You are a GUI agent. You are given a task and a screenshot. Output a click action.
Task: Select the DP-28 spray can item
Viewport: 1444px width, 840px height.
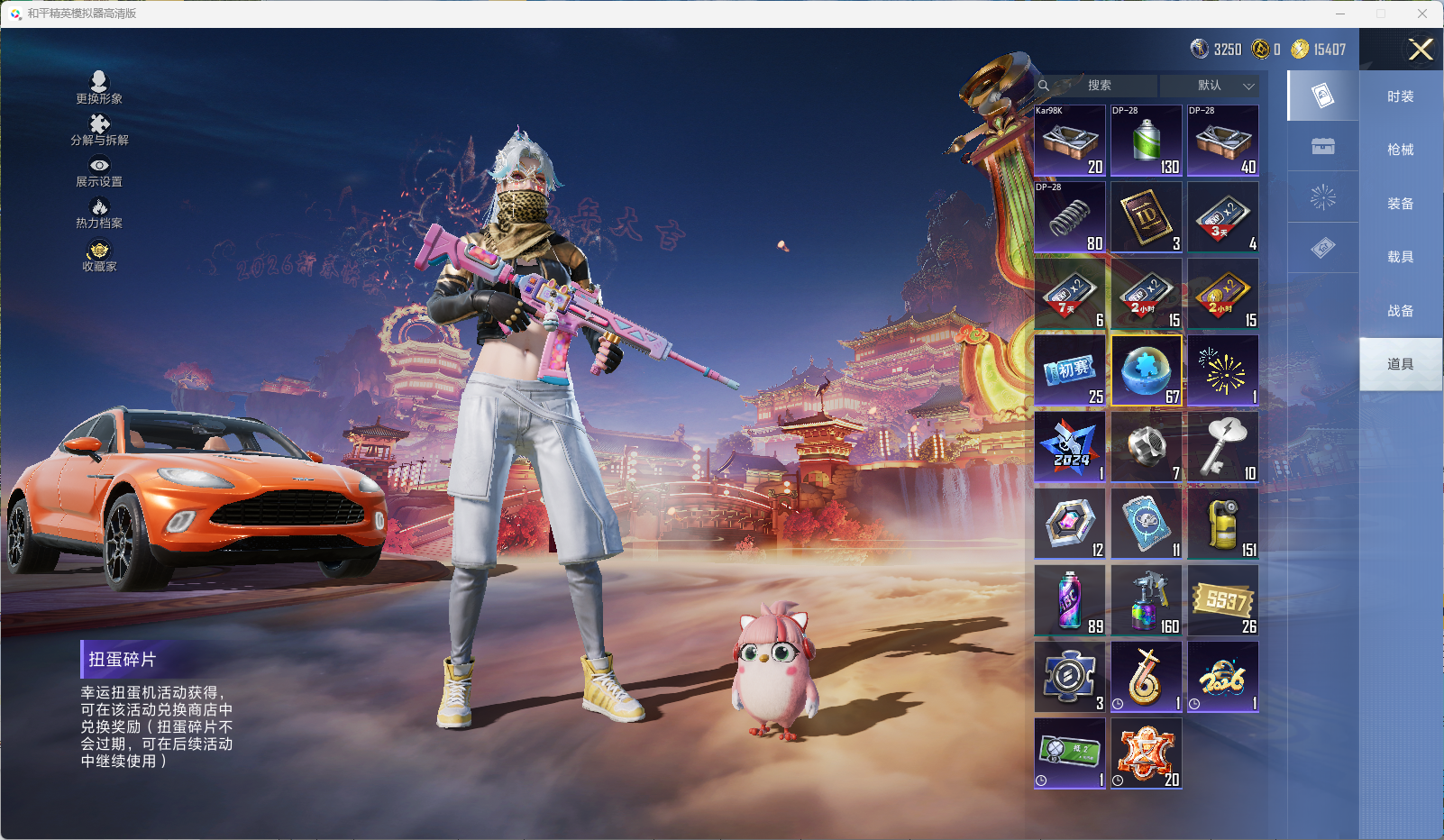[x=1147, y=141]
